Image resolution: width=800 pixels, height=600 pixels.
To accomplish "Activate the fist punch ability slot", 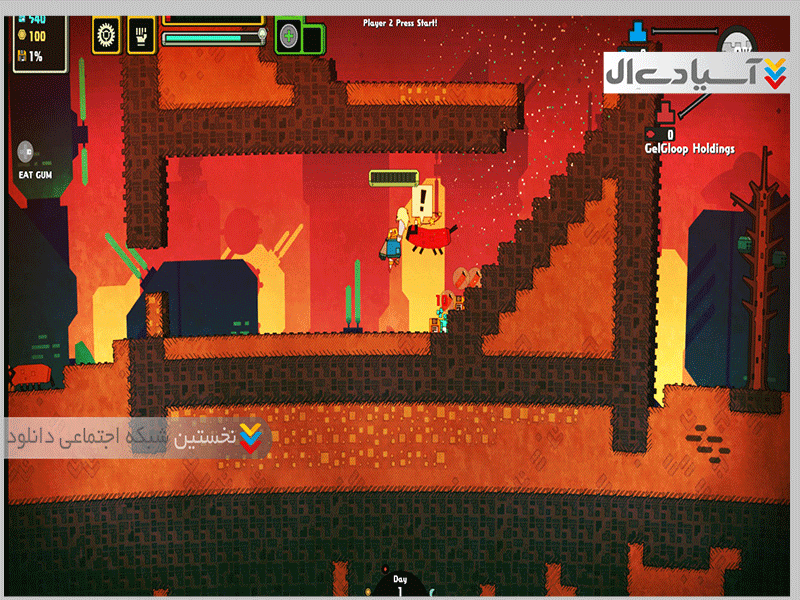I will pyautogui.click(x=141, y=37).
